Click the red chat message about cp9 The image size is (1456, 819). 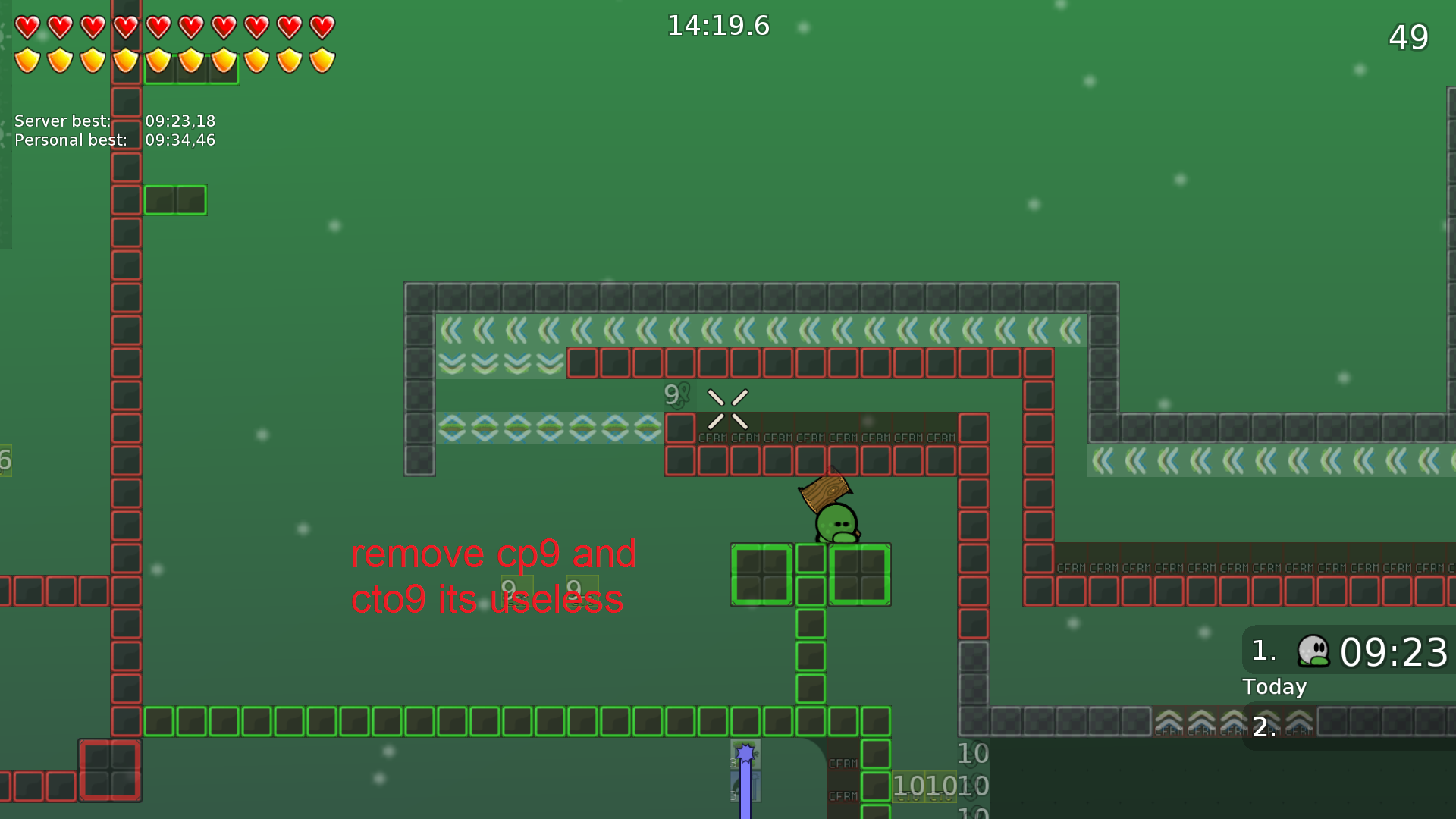[493, 576]
